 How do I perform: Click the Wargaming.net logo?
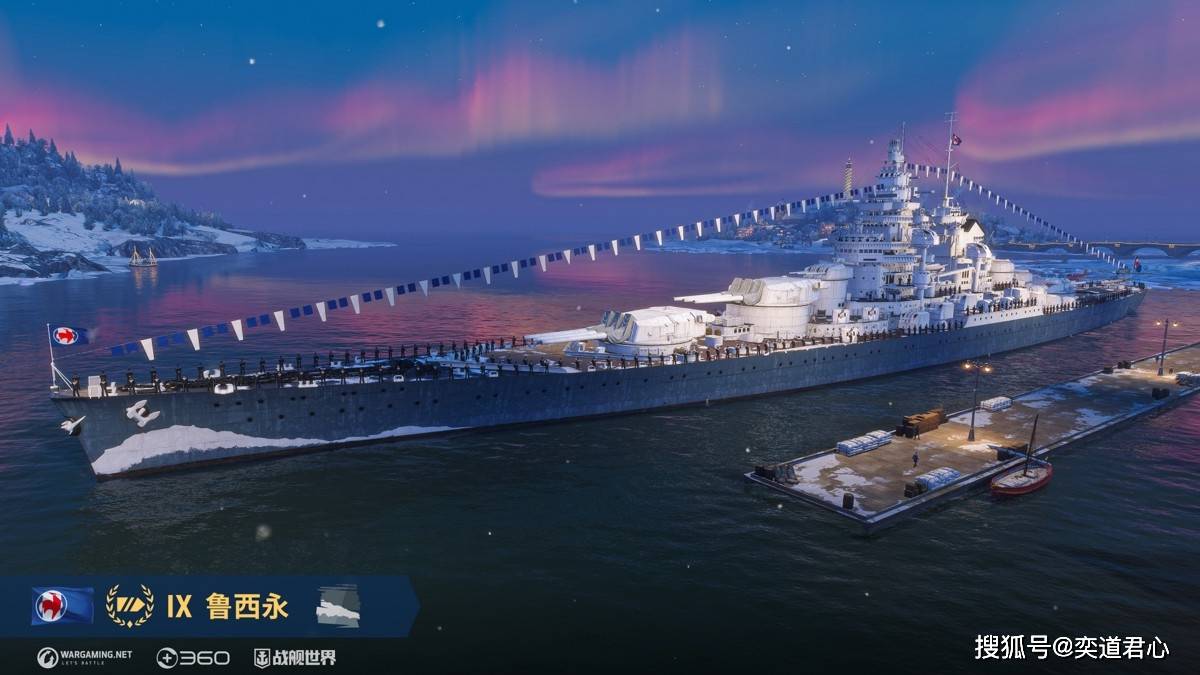[84, 657]
